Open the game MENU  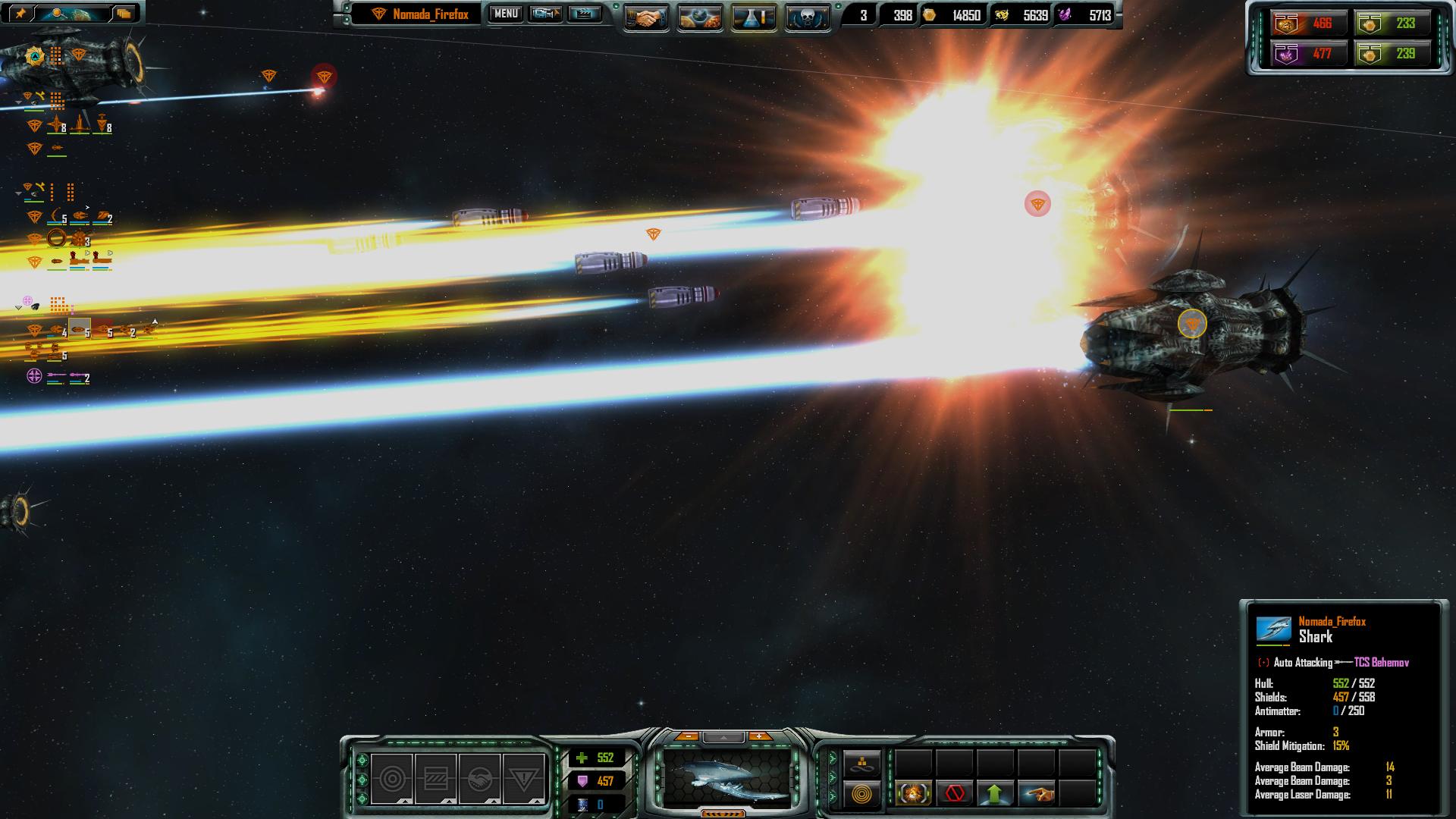pyautogui.click(x=506, y=14)
